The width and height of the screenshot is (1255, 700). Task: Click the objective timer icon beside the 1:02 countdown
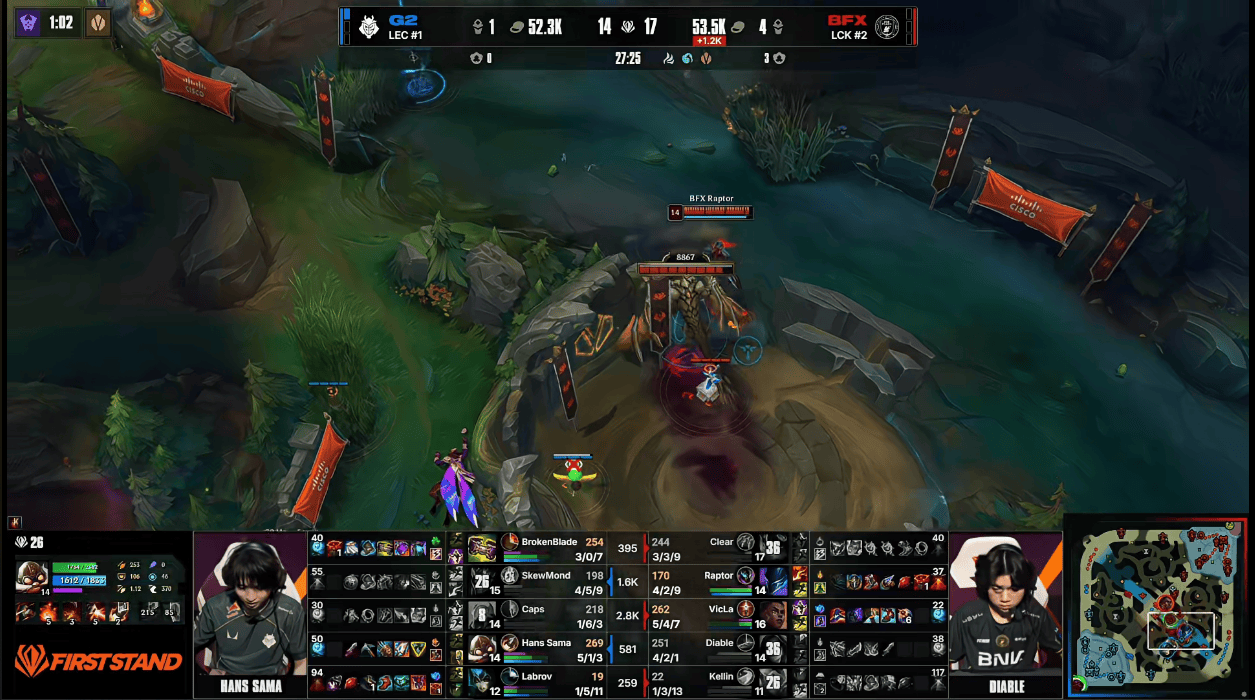pyautogui.click(x=97, y=23)
